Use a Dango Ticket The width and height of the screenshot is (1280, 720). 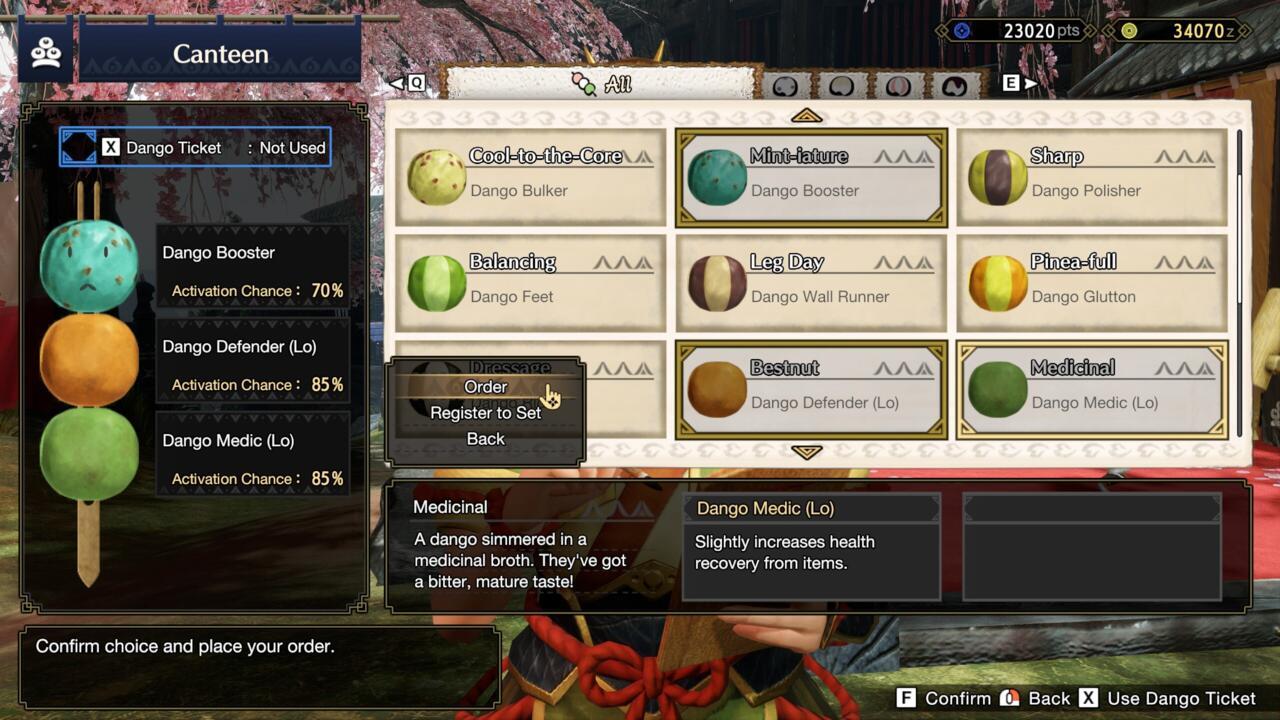pos(1181,698)
